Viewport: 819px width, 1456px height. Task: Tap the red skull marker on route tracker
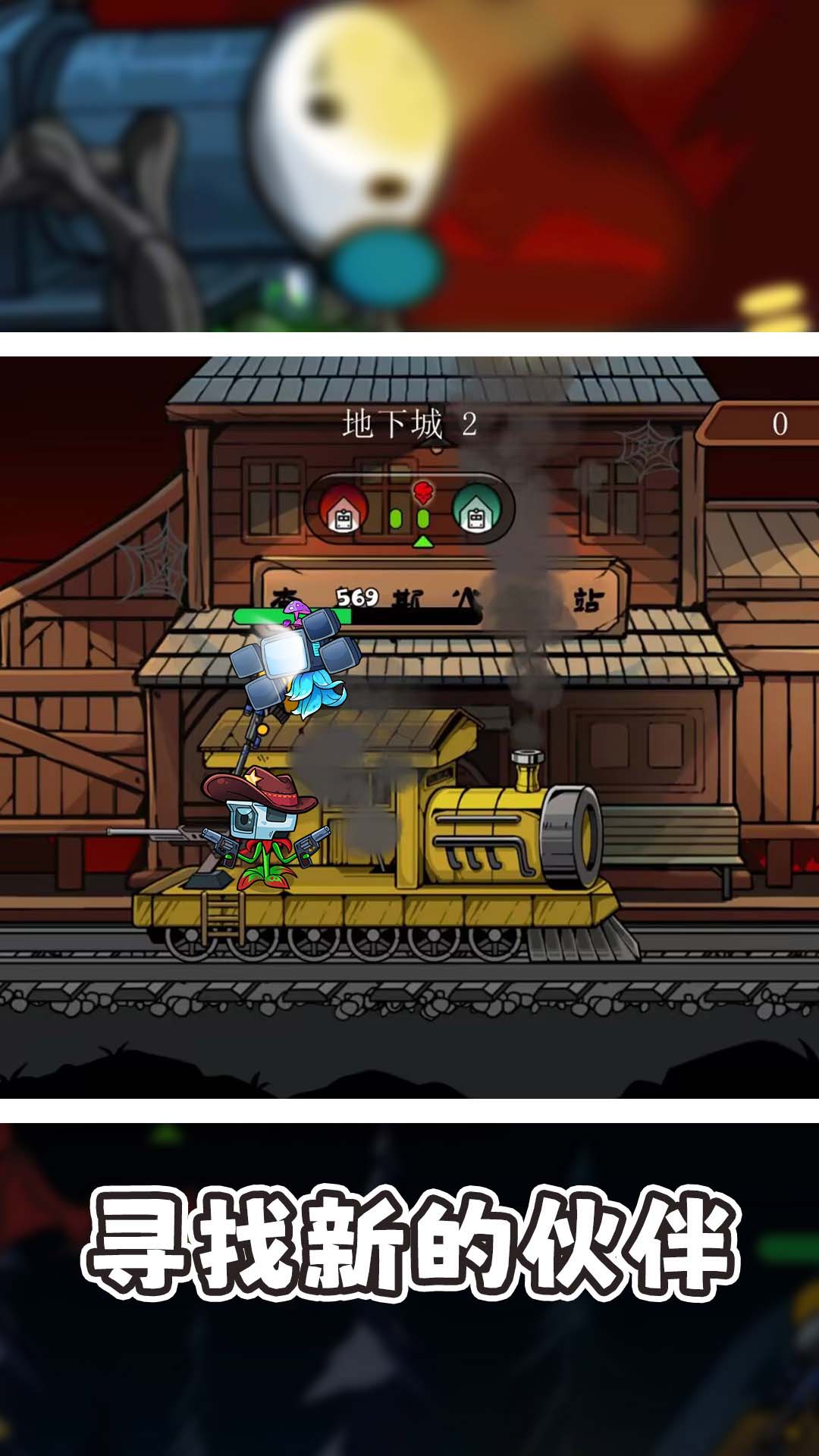(423, 493)
